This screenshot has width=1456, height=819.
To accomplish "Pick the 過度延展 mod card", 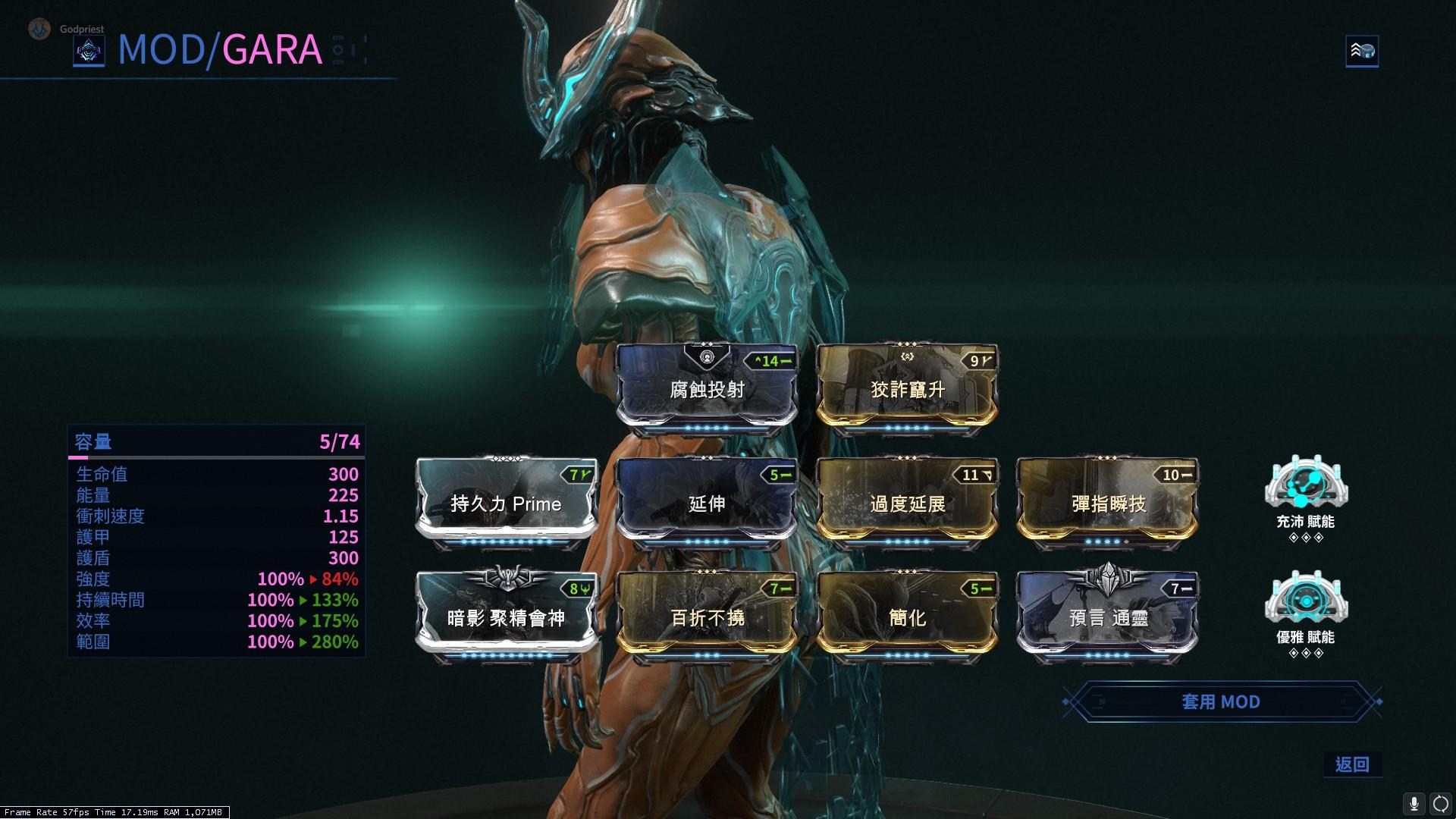I will (x=907, y=503).
